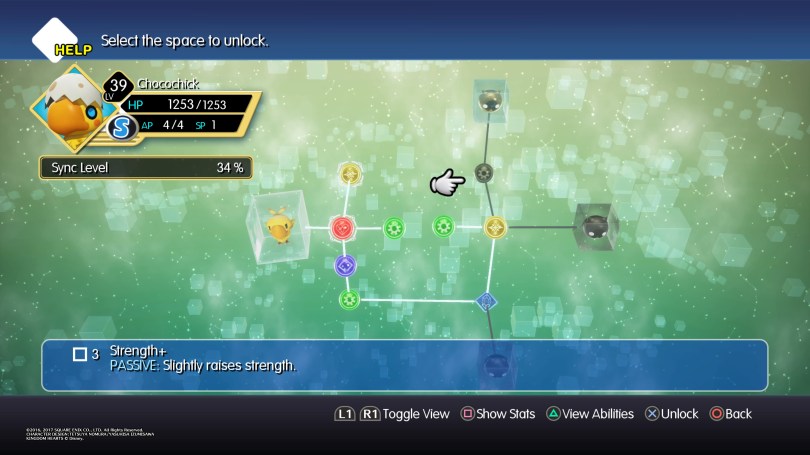Choose the yellow node linked to the gray node
810x455 pixels.
click(x=494, y=227)
